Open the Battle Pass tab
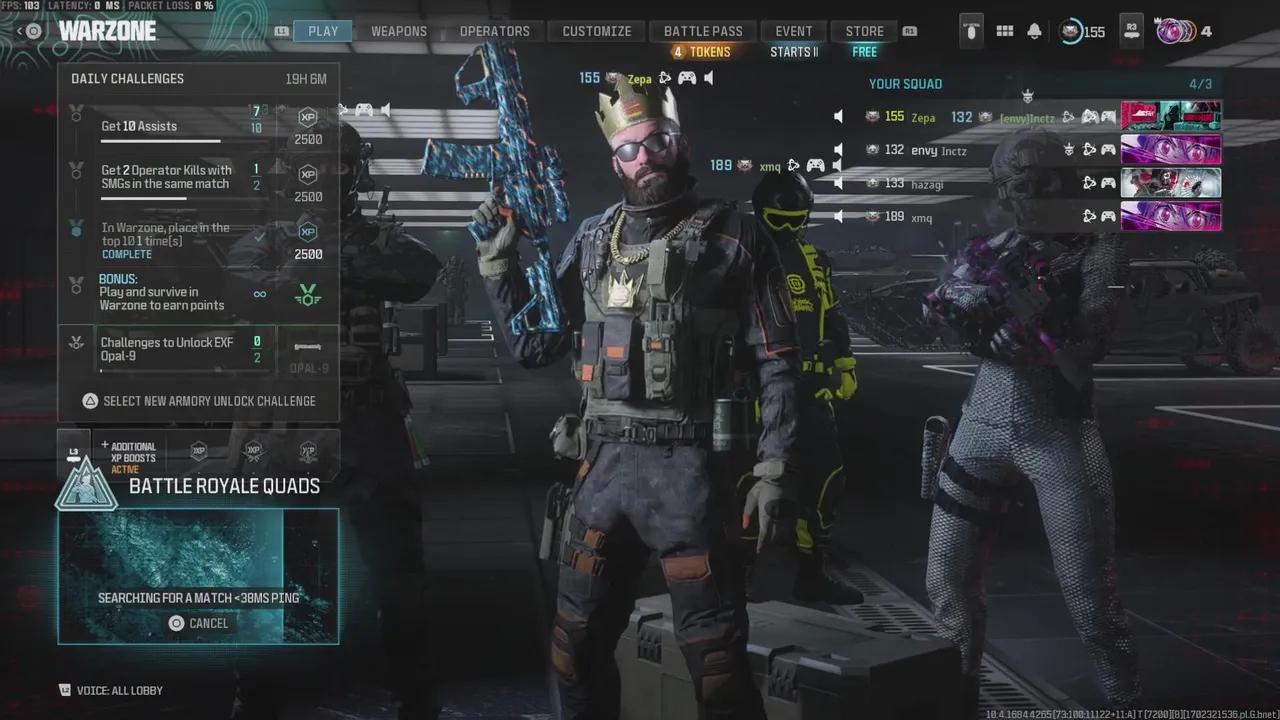Screen dimensions: 1280x720 click(x=703, y=31)
